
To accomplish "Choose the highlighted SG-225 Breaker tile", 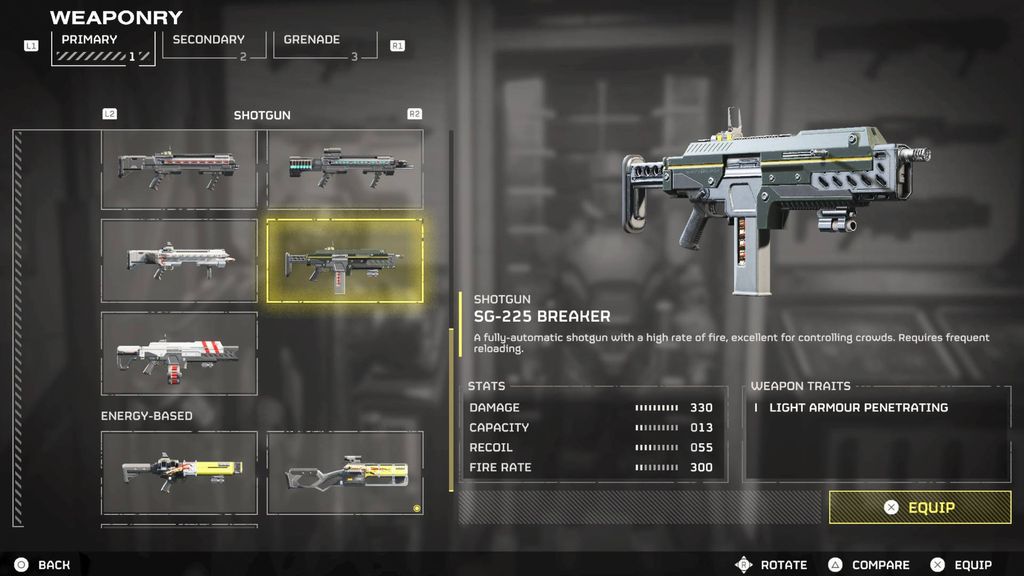I will tap(345, 261).
